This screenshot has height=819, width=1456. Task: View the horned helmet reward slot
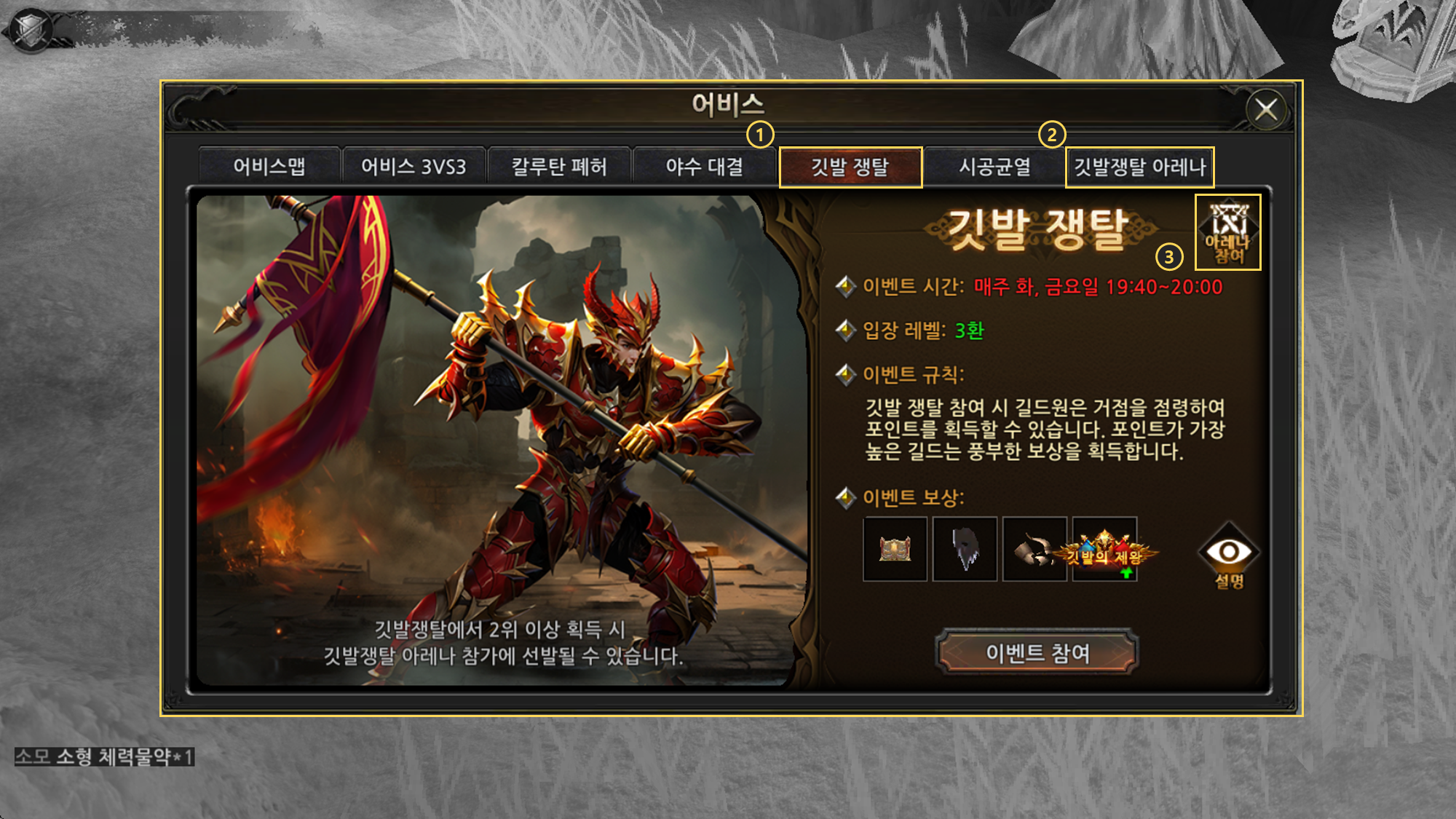click(x=1034, y=550)
